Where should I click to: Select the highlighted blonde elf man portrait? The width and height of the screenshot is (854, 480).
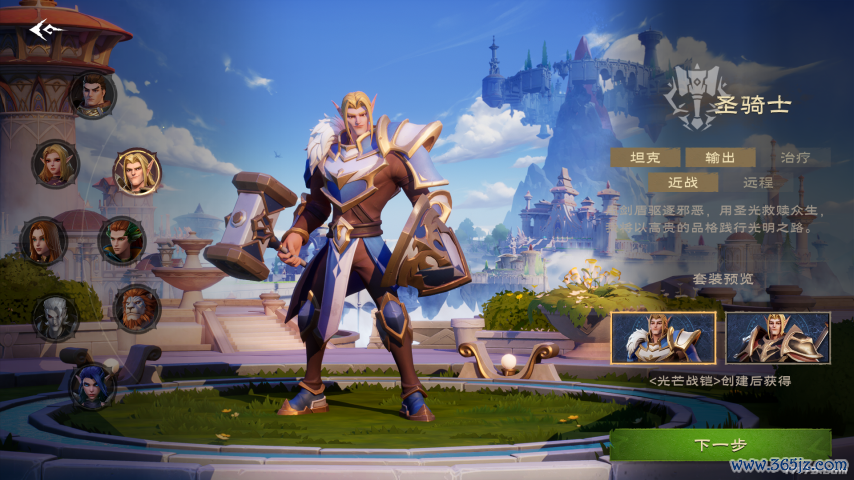(x=136, y=172)
